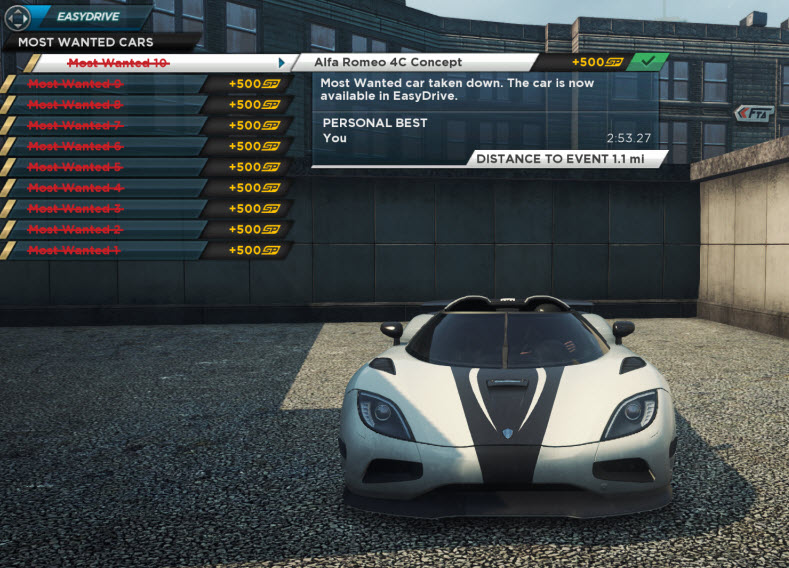This screenshot has width=789, height=568.
Task: Select the Most Wanted 10 entry
Action: click(x=118, y=63)
